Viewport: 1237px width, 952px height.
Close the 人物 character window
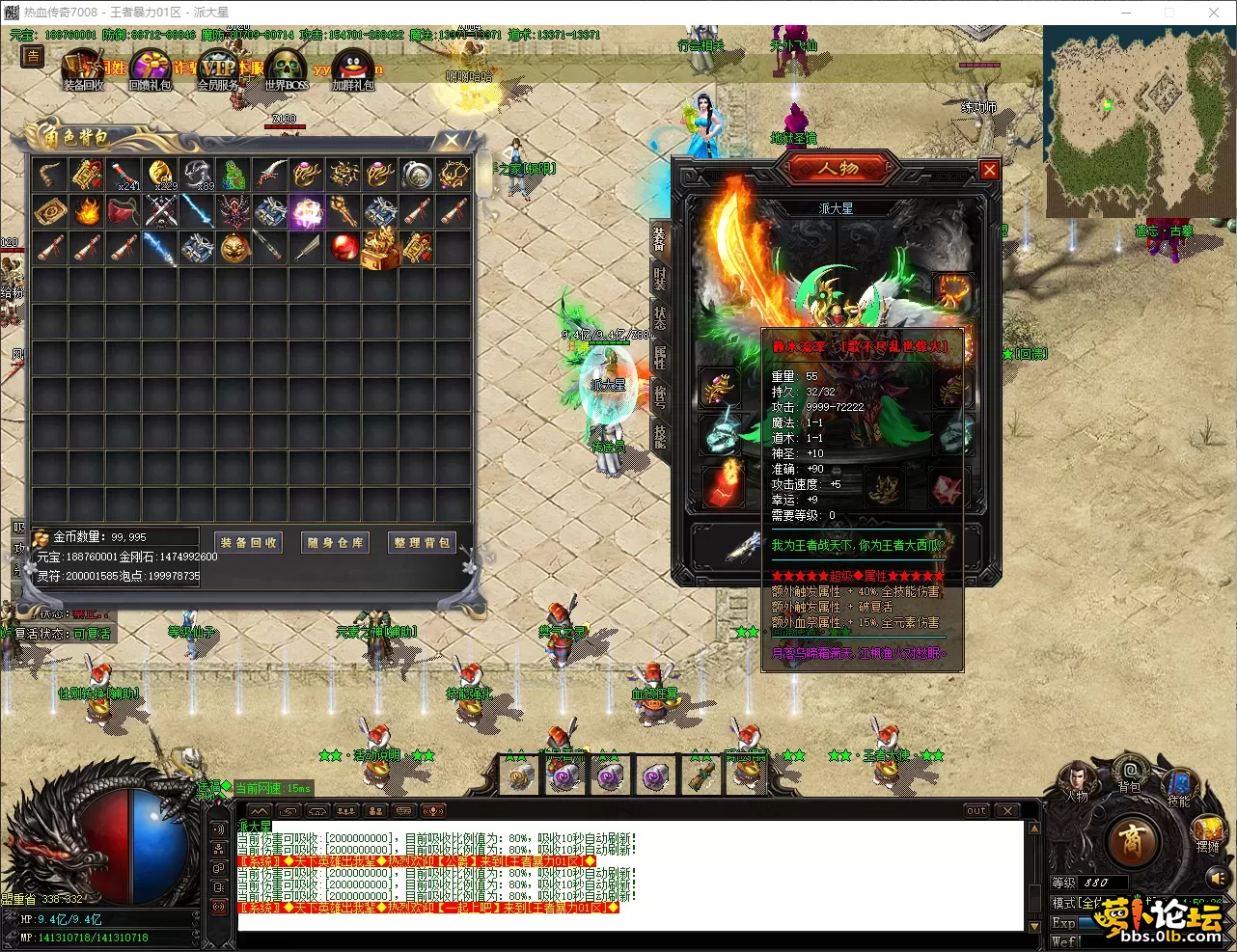989,170
